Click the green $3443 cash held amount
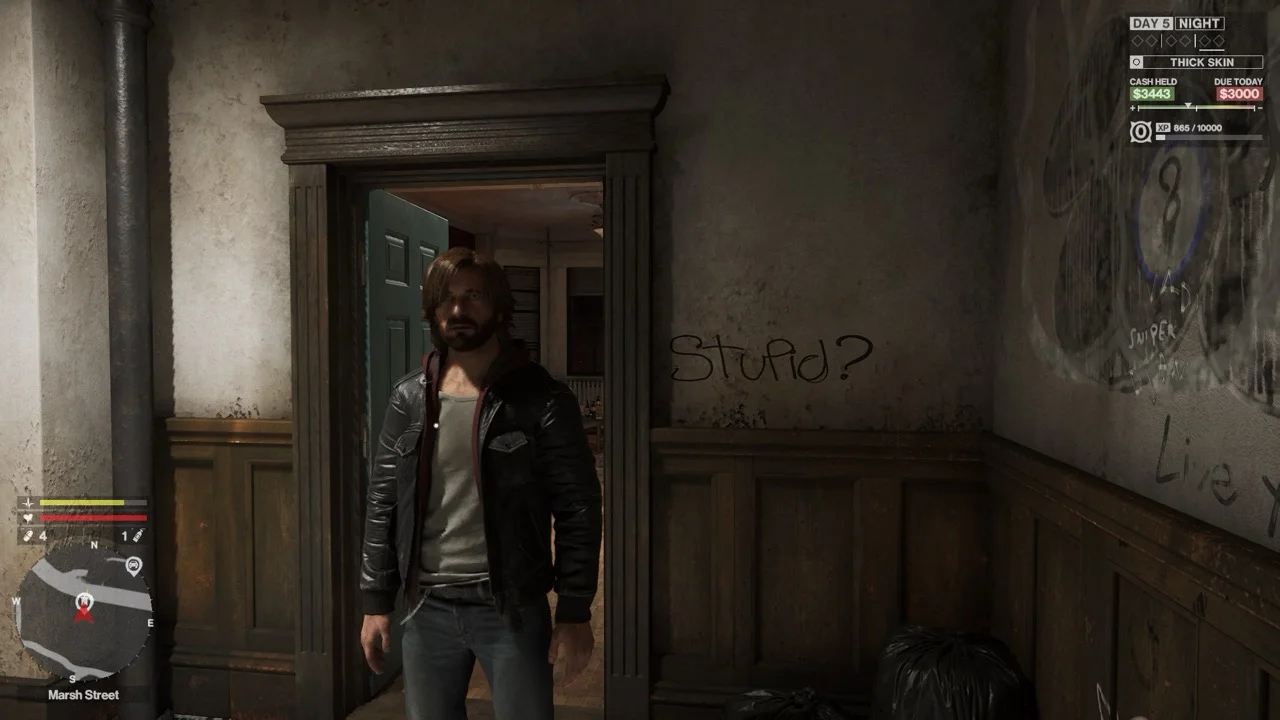Screen dimensions: 1280x720 pos(1152,94)
